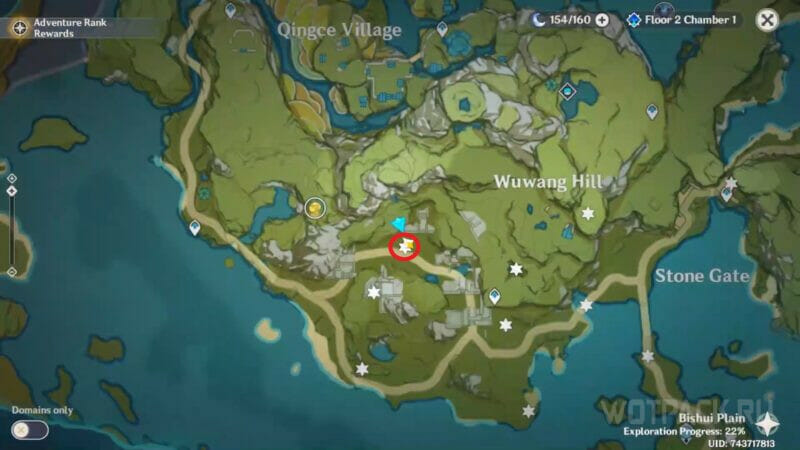Screen dimensions: 800x450
Task: Click the cyan player location arrow
Action: [x=400, y=223]
